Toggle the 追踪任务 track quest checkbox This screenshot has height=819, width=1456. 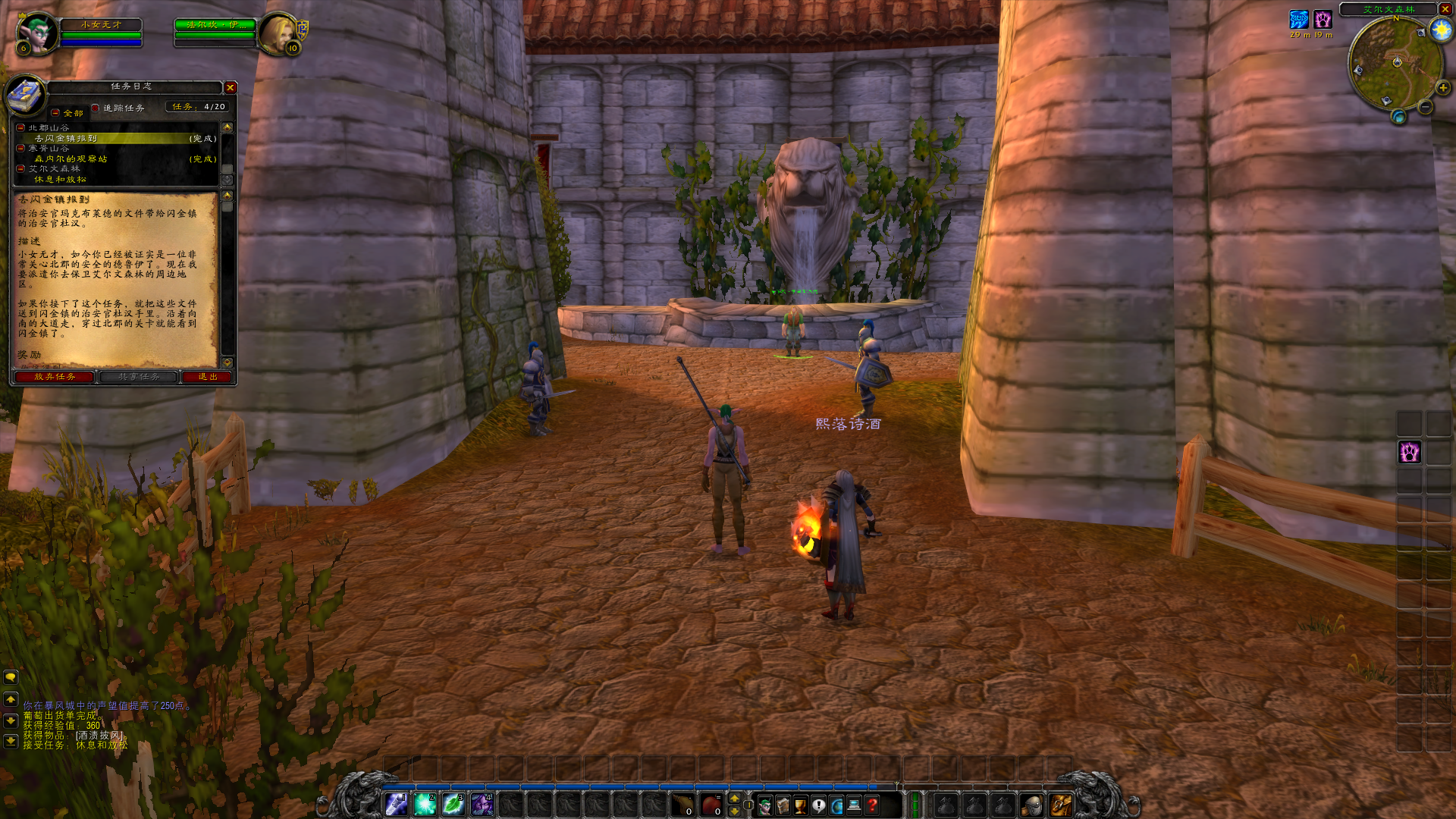(x=96, y=108)
